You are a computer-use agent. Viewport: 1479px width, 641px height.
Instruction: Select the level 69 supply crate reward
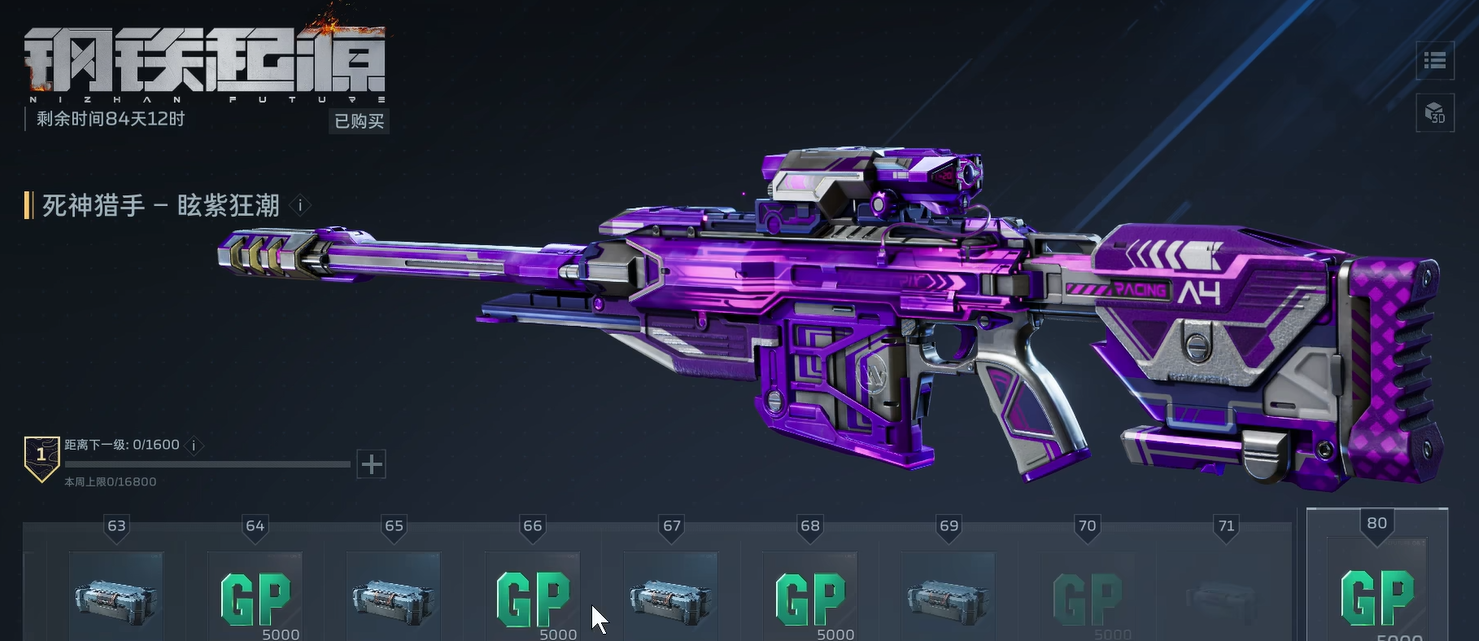click(948, 597)
